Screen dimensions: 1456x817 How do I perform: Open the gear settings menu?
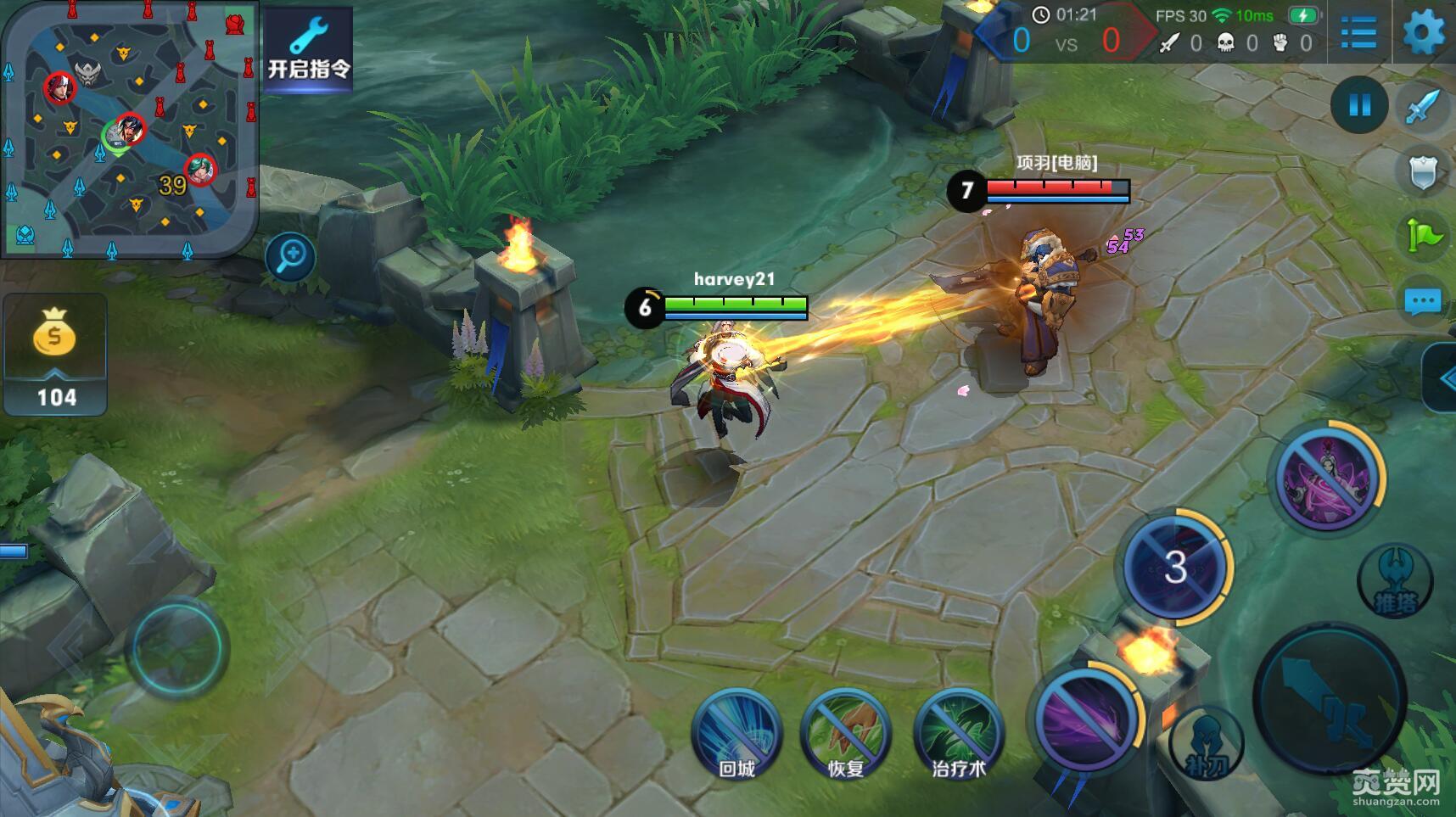pyautogui.click(x=1423, y=34)
